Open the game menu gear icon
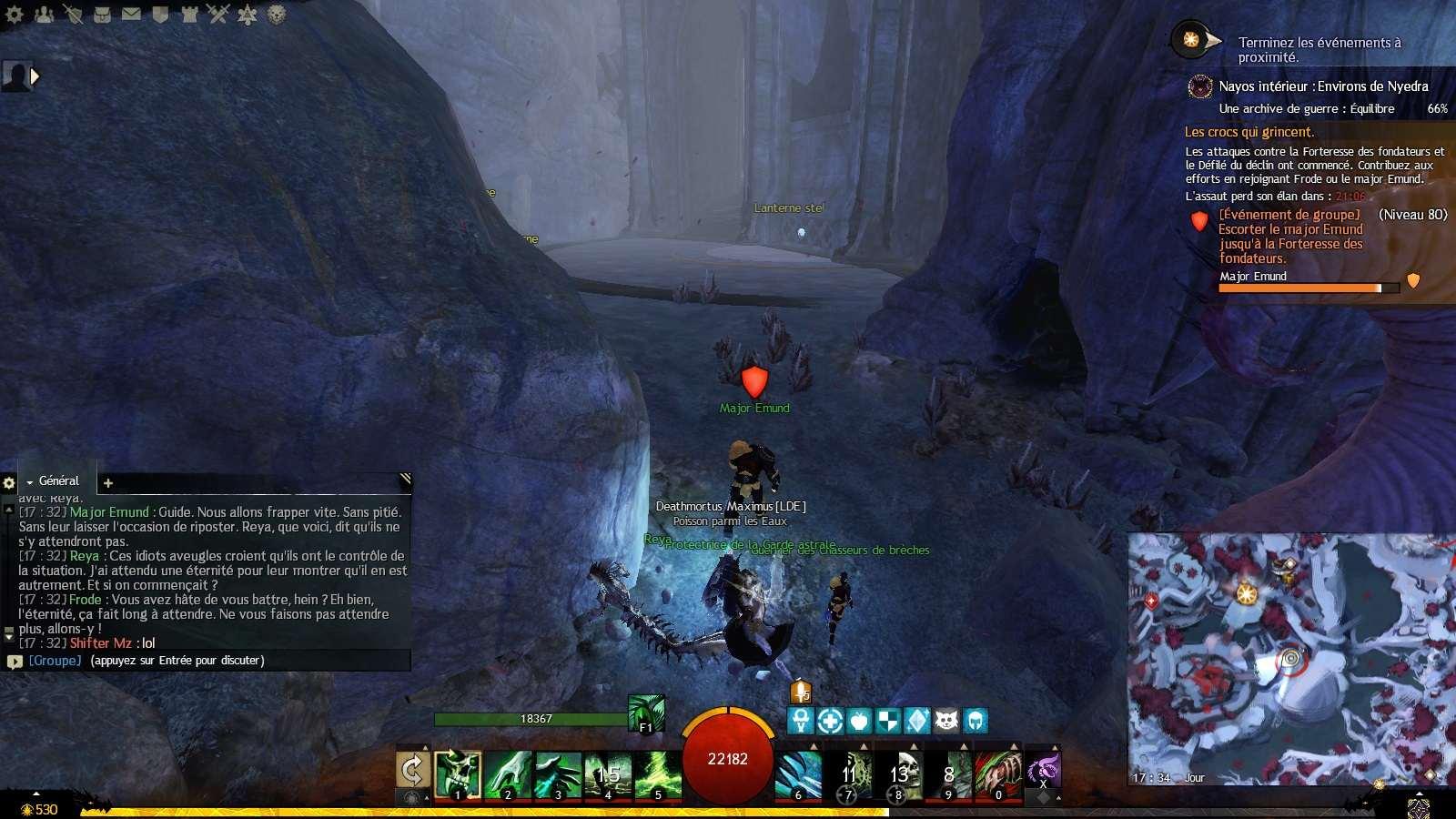Image resolution: width=1456 pixels, height=819 pixels. pyautogui.click(x=15, y=14)
